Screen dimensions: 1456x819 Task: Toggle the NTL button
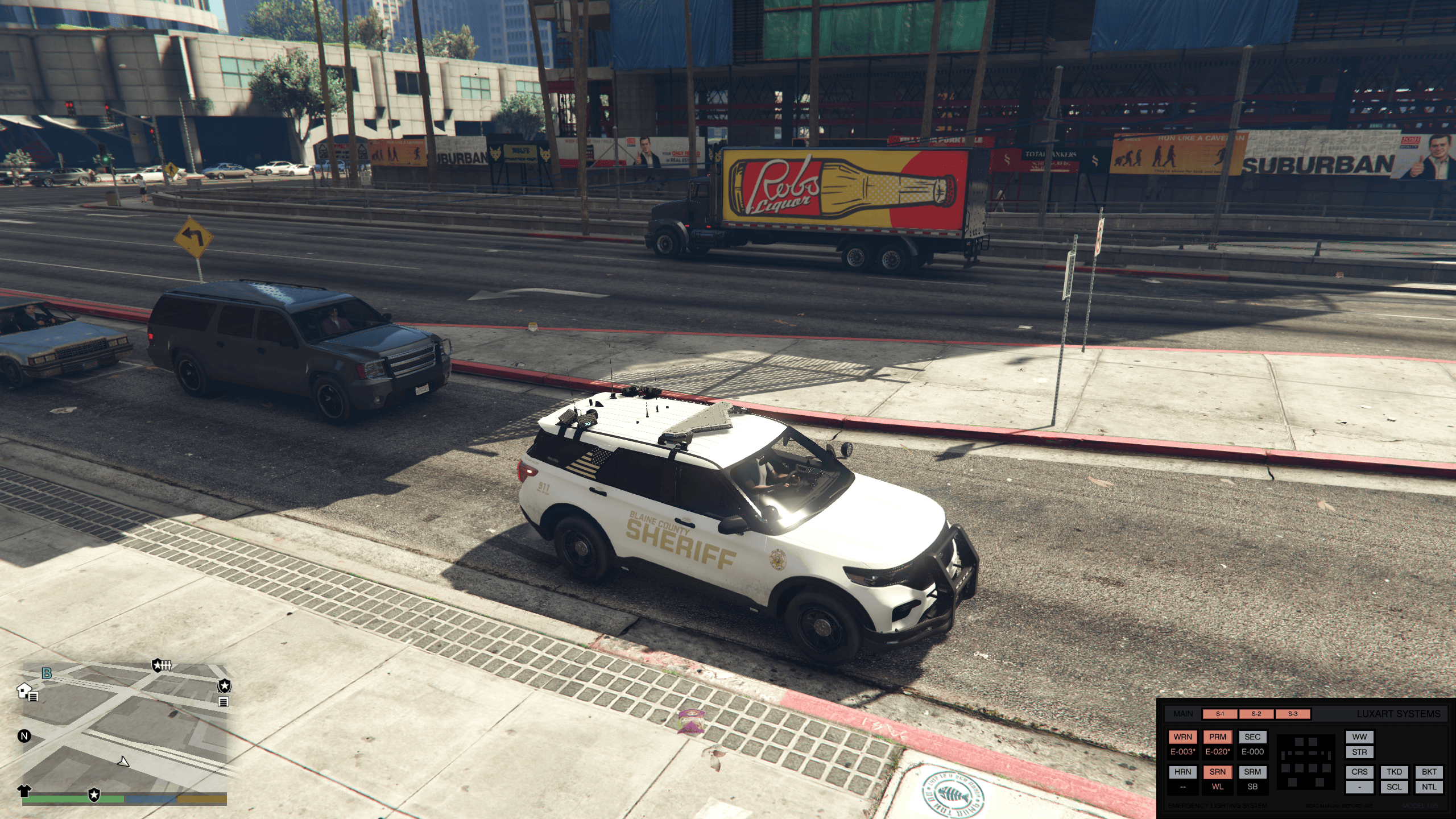(1429, 787)
